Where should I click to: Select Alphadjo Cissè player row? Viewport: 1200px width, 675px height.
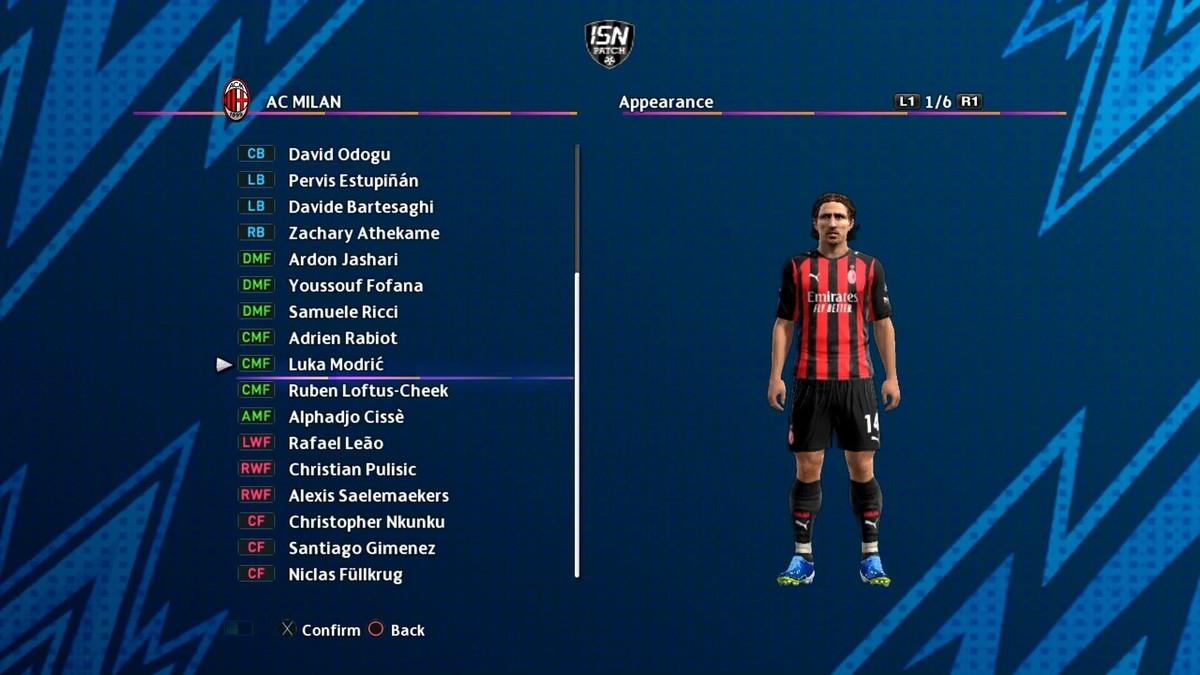pos(346,417)
